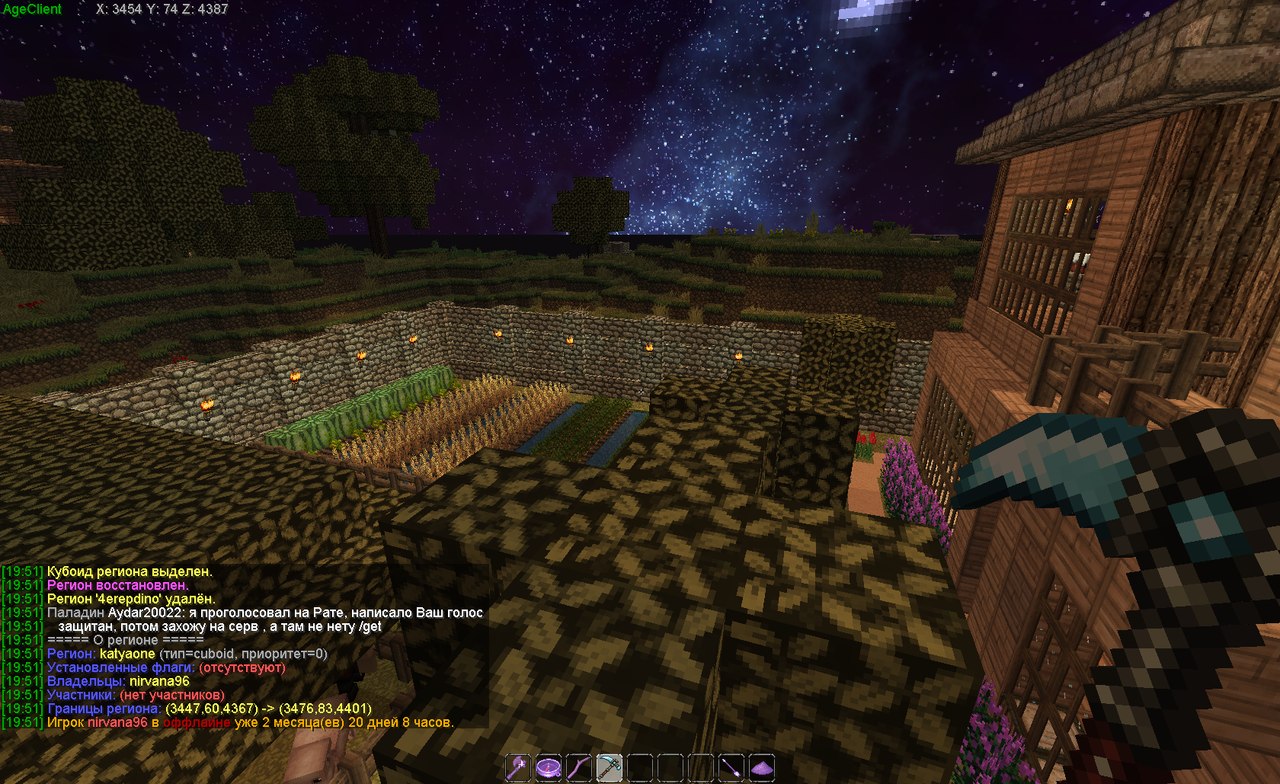The image size is (1280, 784).
Task: Select the purple compass hotbar slot
Action: [548, 768]
